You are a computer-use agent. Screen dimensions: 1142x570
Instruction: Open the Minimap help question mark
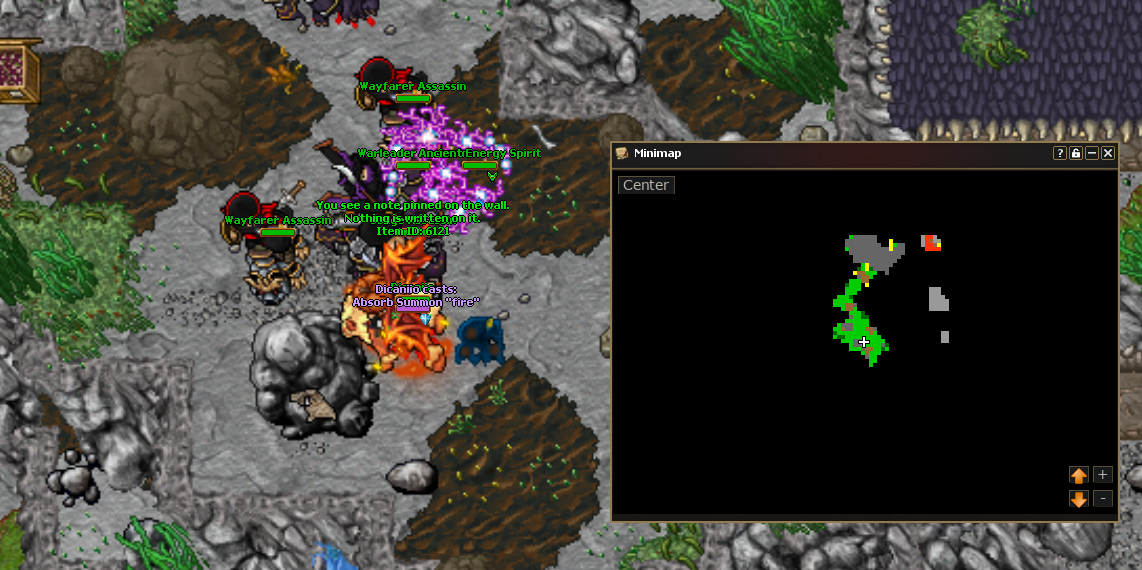click(x=1060, y=153)
